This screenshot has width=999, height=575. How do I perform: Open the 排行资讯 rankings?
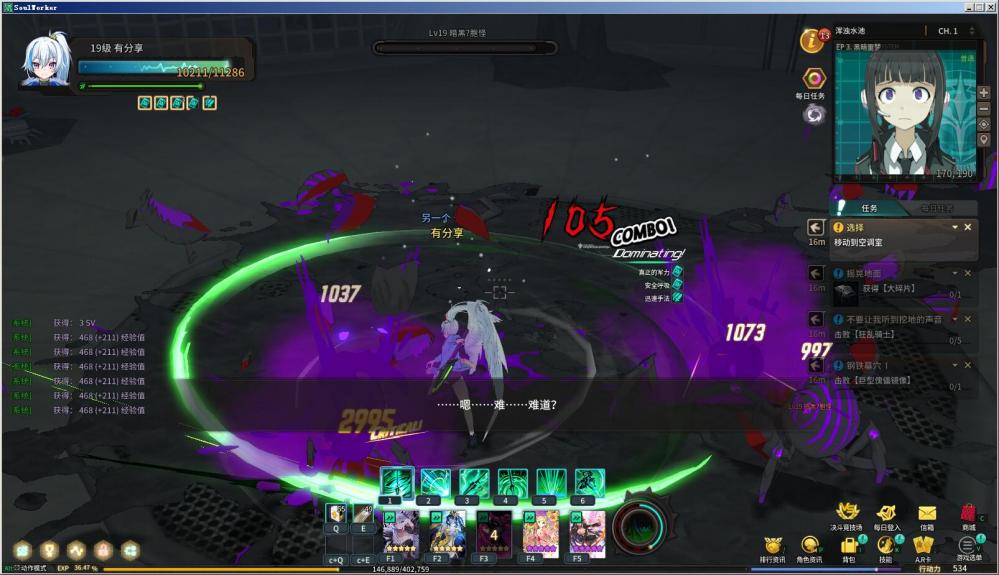pos(772,546)
